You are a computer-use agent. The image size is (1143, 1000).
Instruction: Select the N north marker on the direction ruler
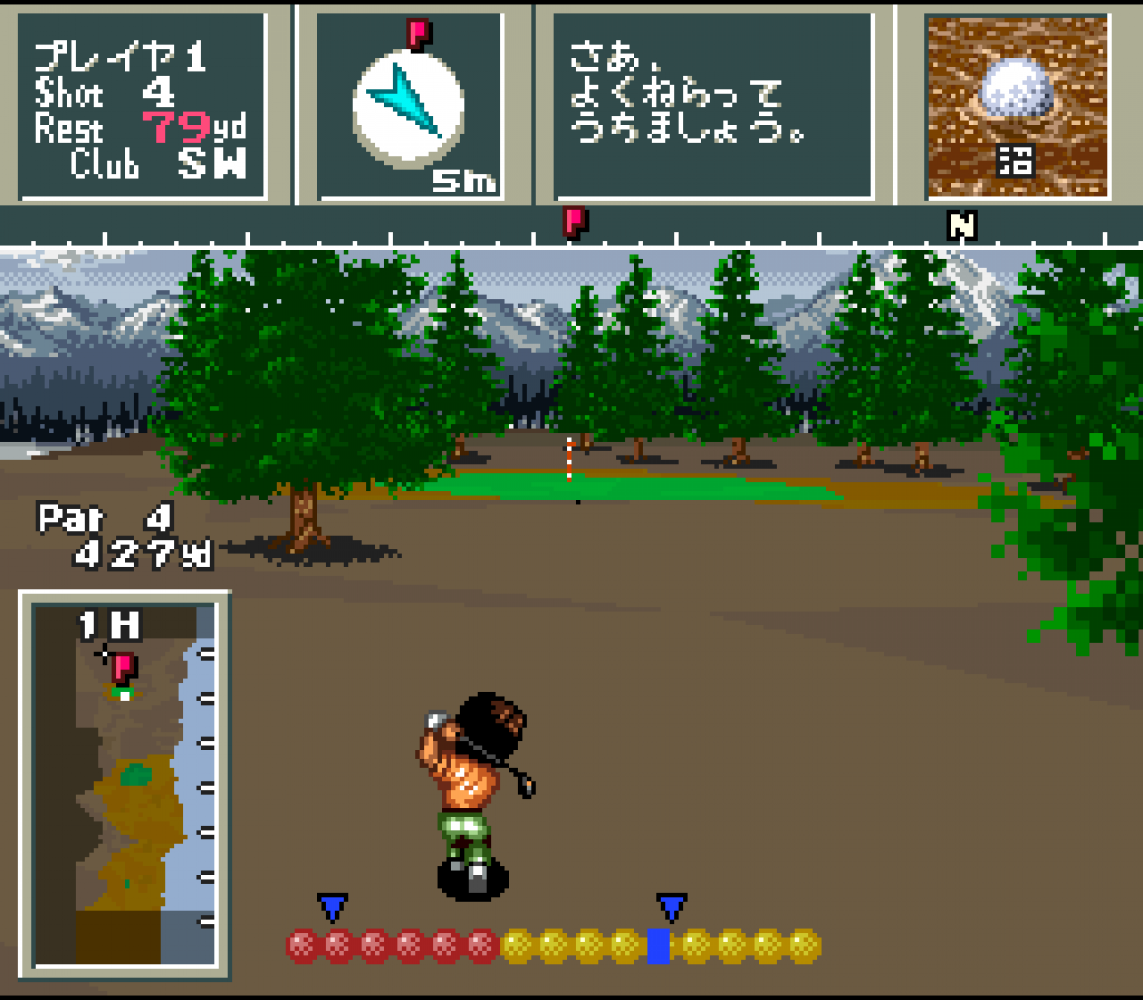(961, 226)
